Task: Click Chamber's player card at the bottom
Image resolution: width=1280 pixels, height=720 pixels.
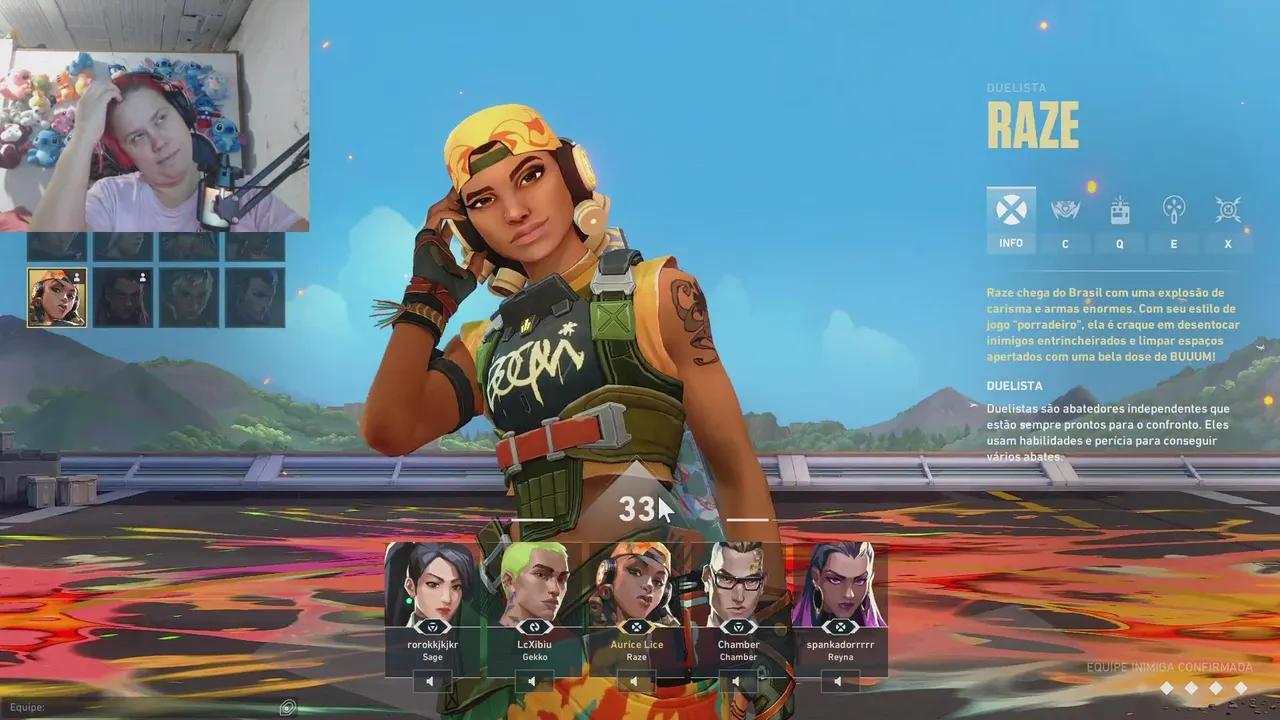Action: pos(738,590)
